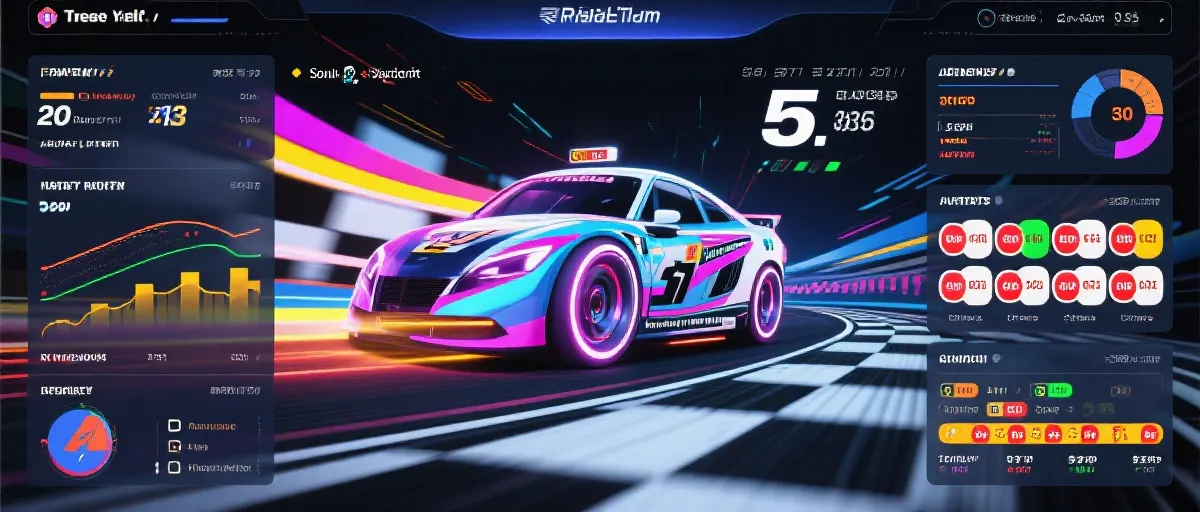Uncheck the ticked middle checkbox
Viewport: 1200px width, 512px height.
[174, 447]
